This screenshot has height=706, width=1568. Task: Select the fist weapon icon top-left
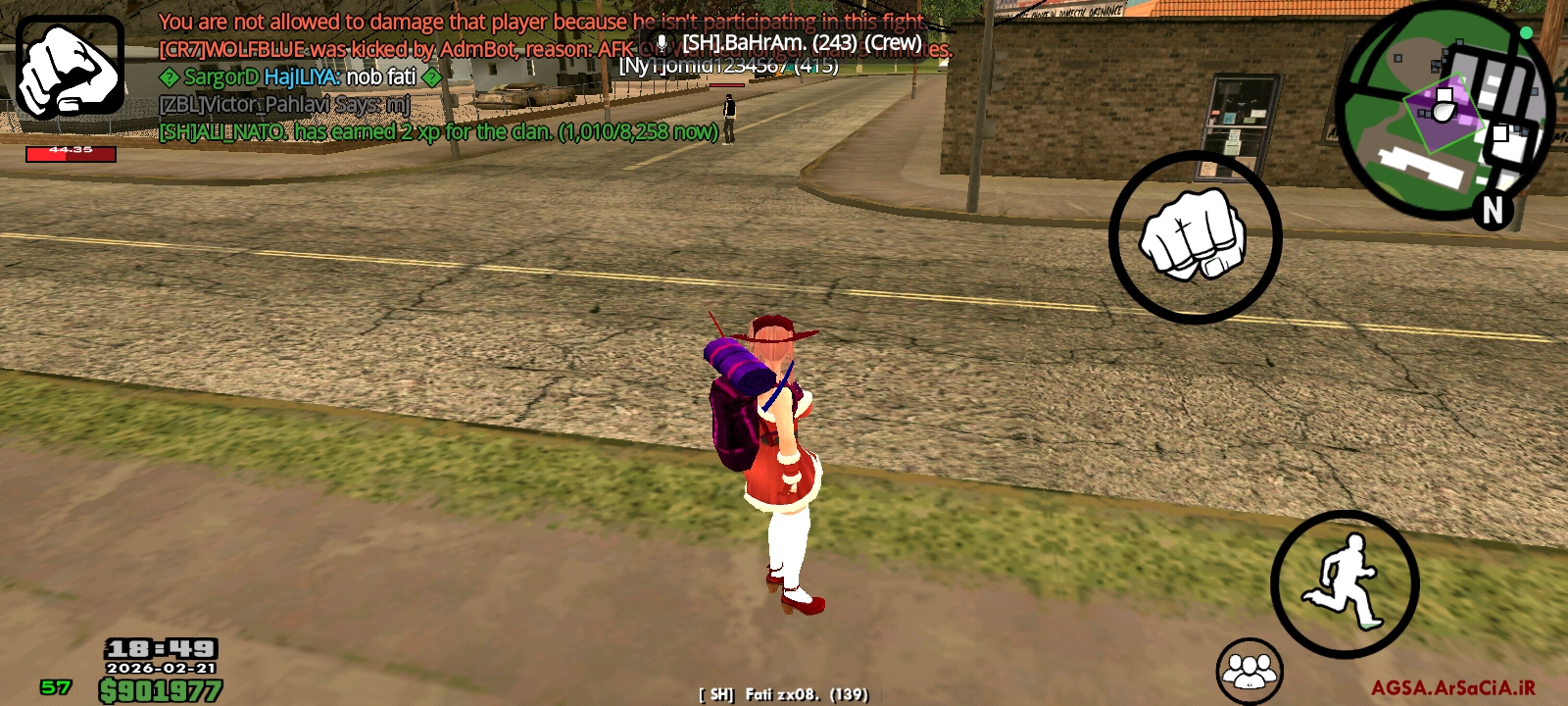coord(69,69)
